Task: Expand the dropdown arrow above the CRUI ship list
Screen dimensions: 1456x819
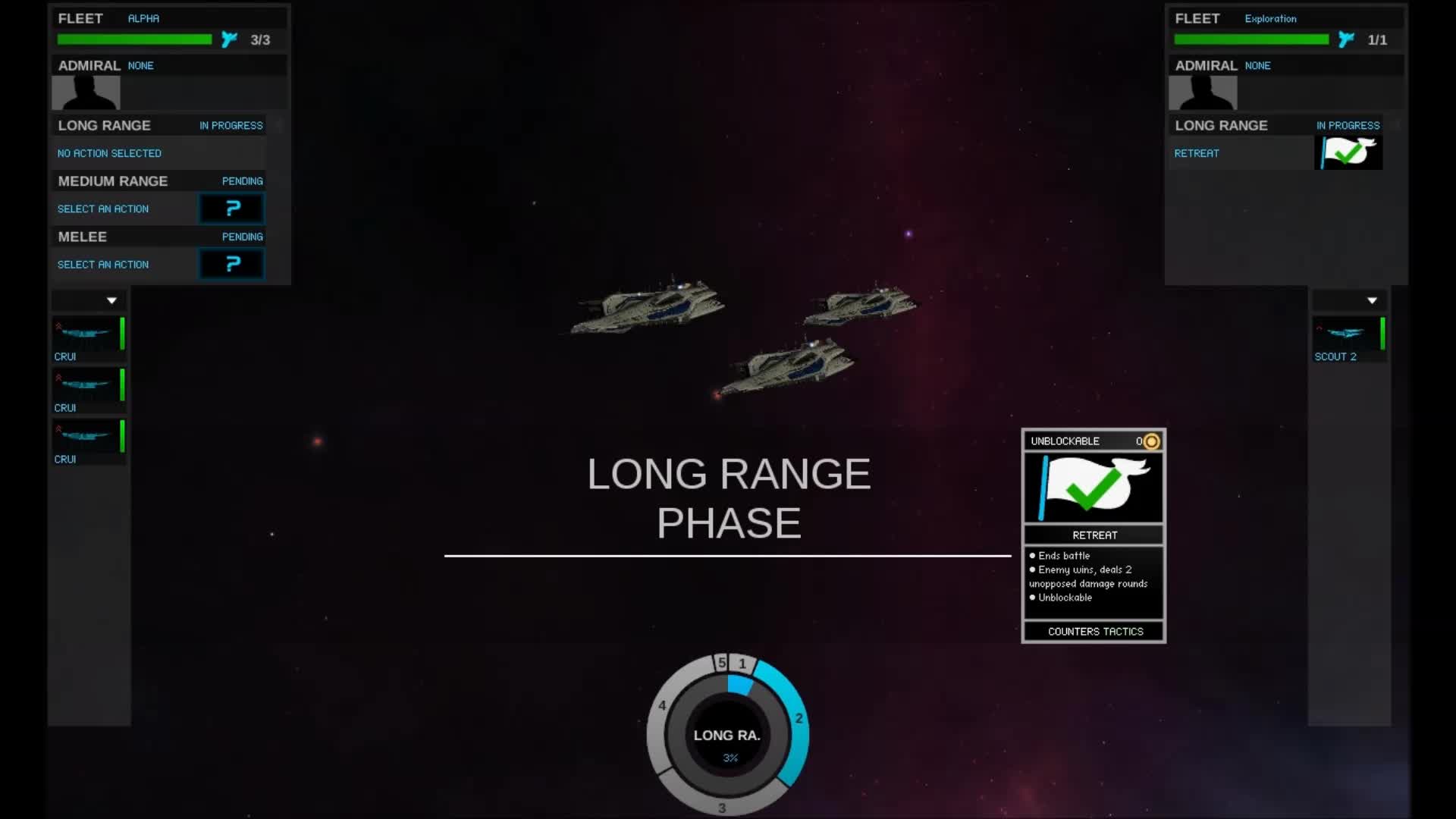Action: coord(111,300)
